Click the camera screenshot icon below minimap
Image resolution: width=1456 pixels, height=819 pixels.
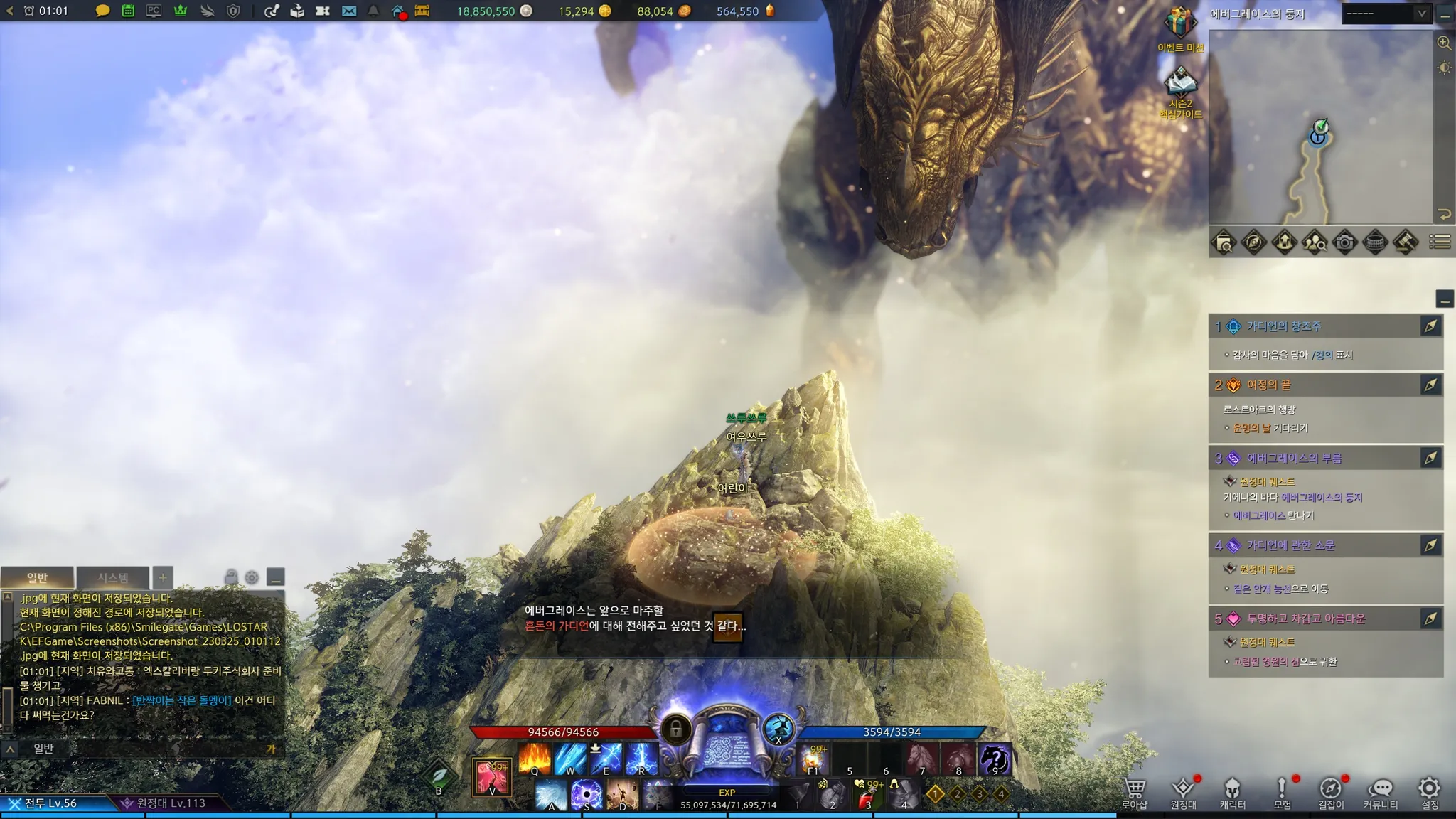(x=1344, y=242)
